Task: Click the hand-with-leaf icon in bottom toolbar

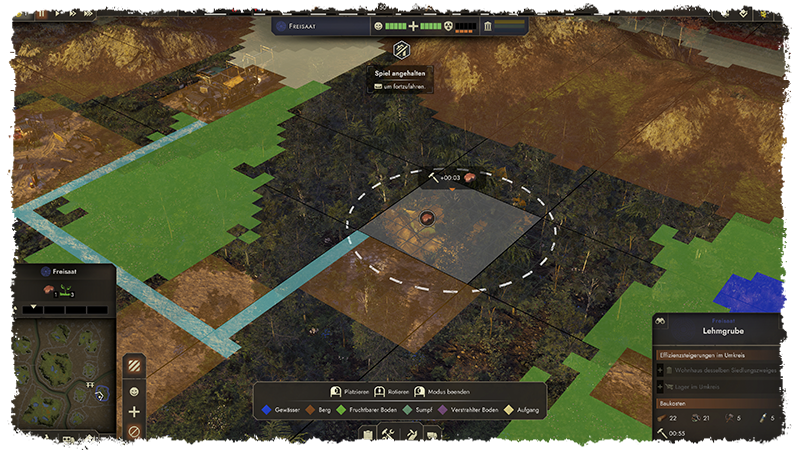Action: [411, 434]
